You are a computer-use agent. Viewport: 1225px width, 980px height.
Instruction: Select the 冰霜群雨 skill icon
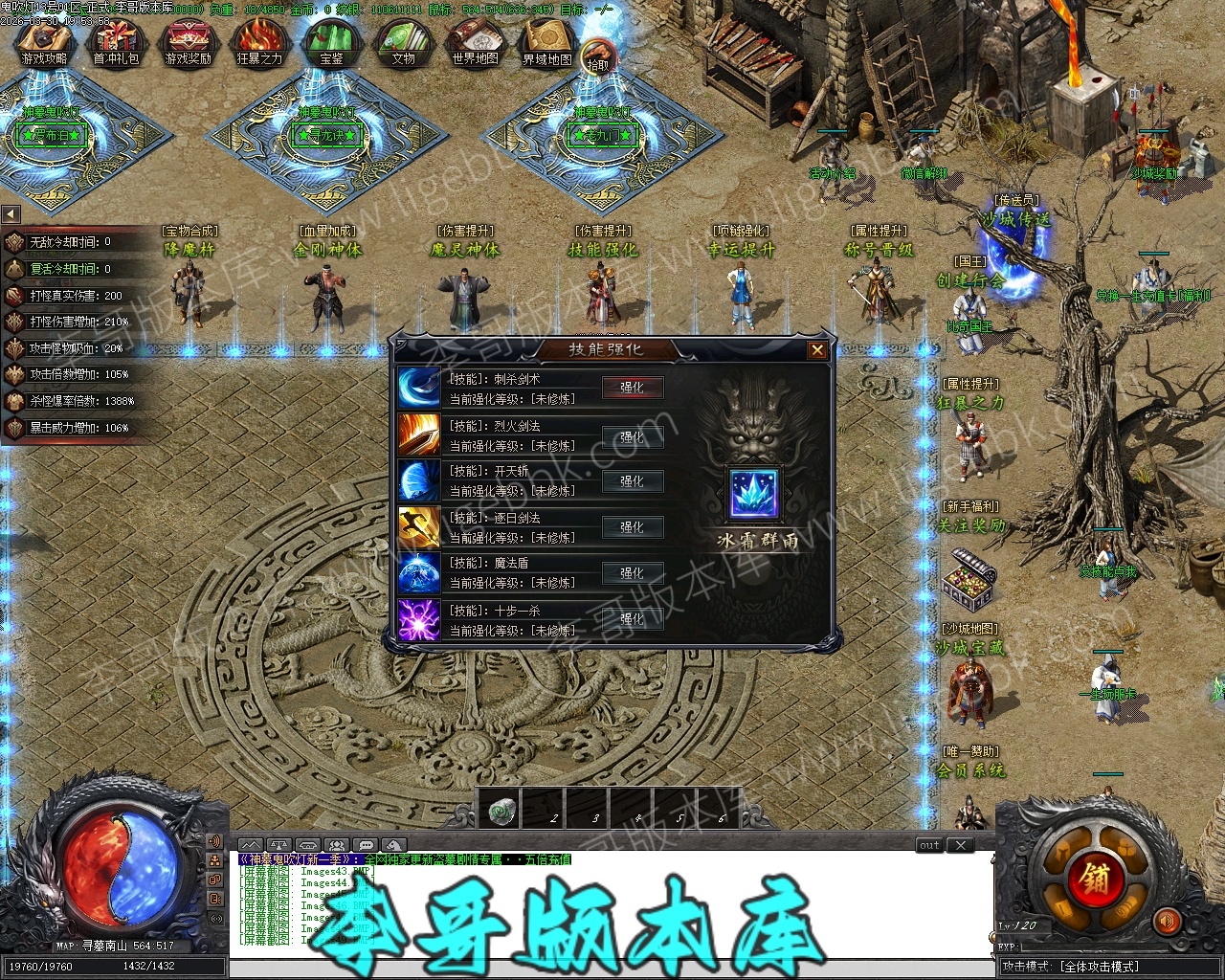pyautogui.click(x=754, y=495)
